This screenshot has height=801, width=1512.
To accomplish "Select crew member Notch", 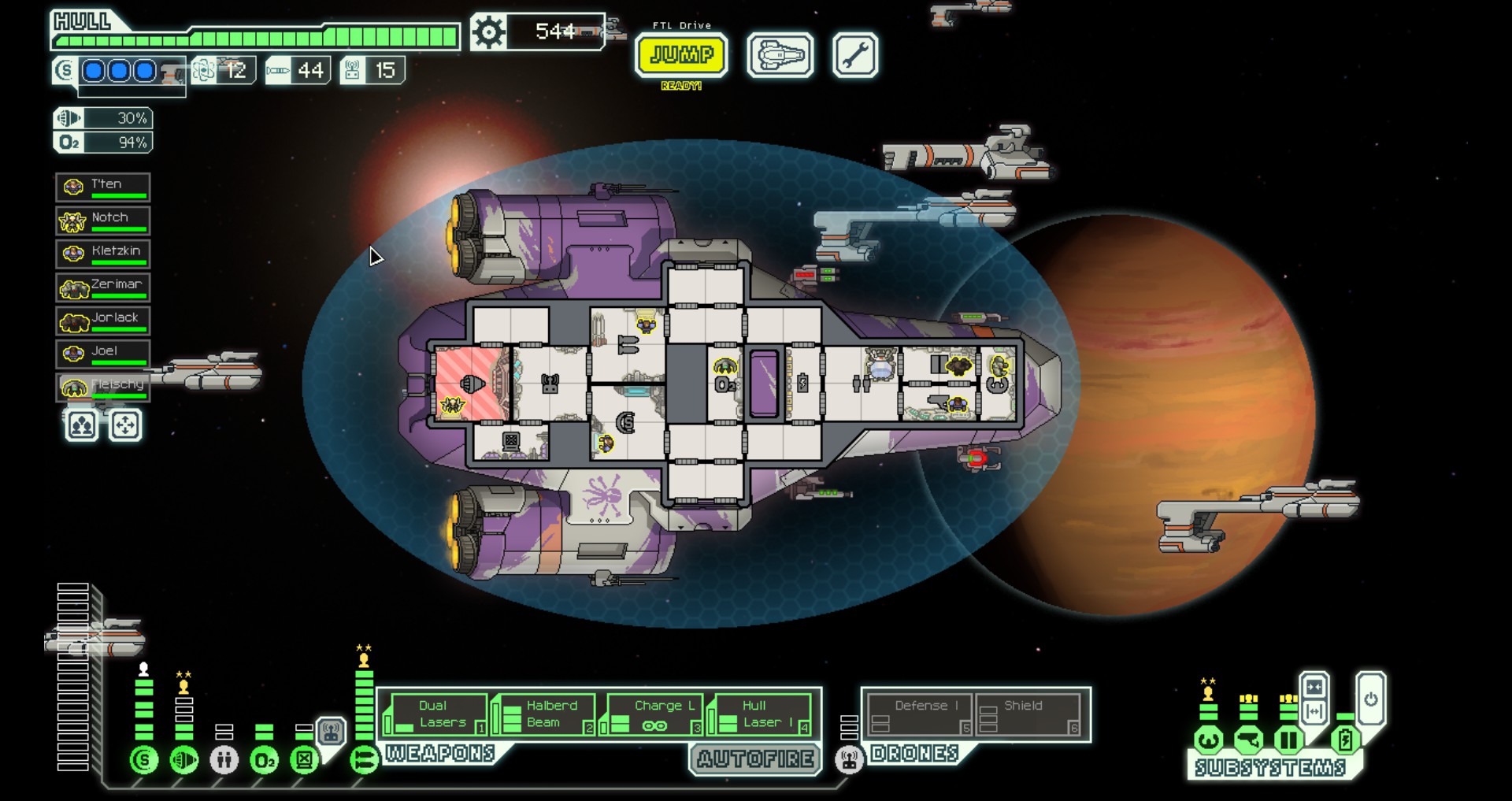I will [103, 220].
